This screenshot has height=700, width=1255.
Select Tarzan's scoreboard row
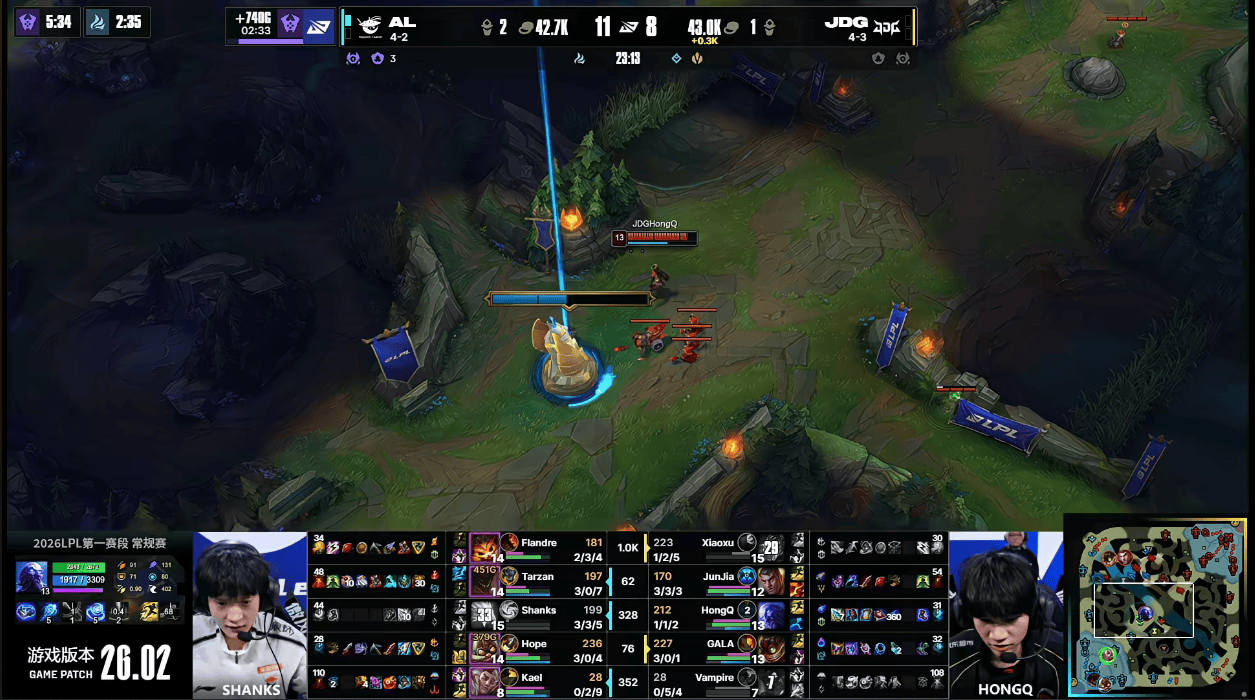pos(540,582)
